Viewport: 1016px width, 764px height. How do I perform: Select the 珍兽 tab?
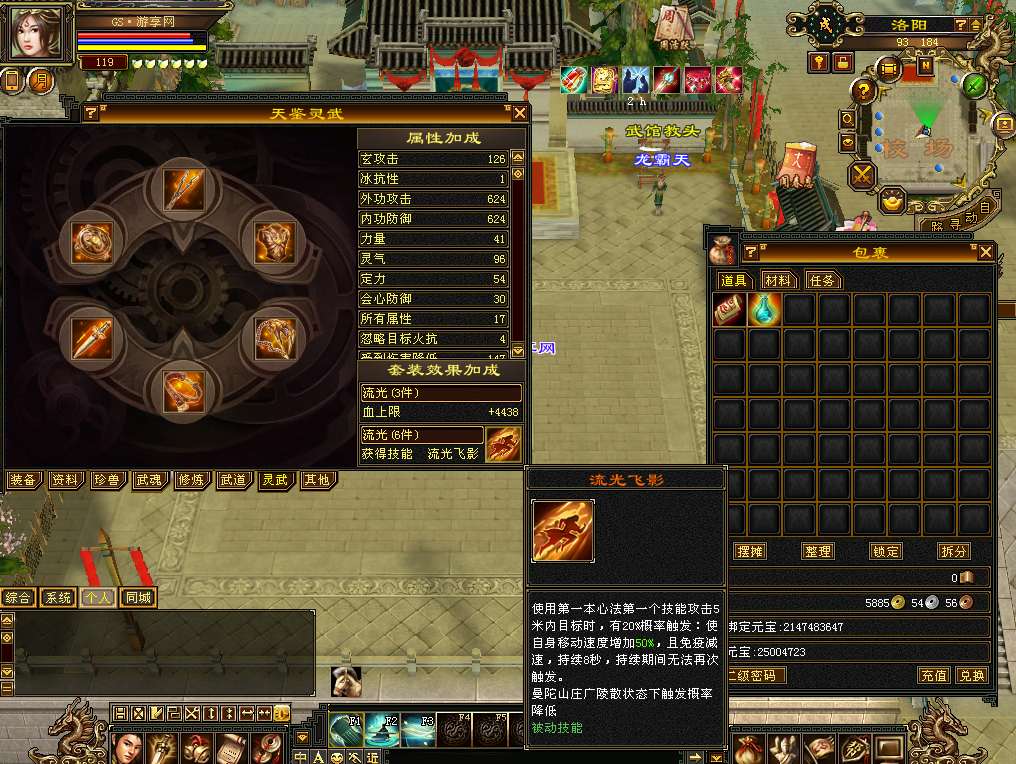[107, 481]
